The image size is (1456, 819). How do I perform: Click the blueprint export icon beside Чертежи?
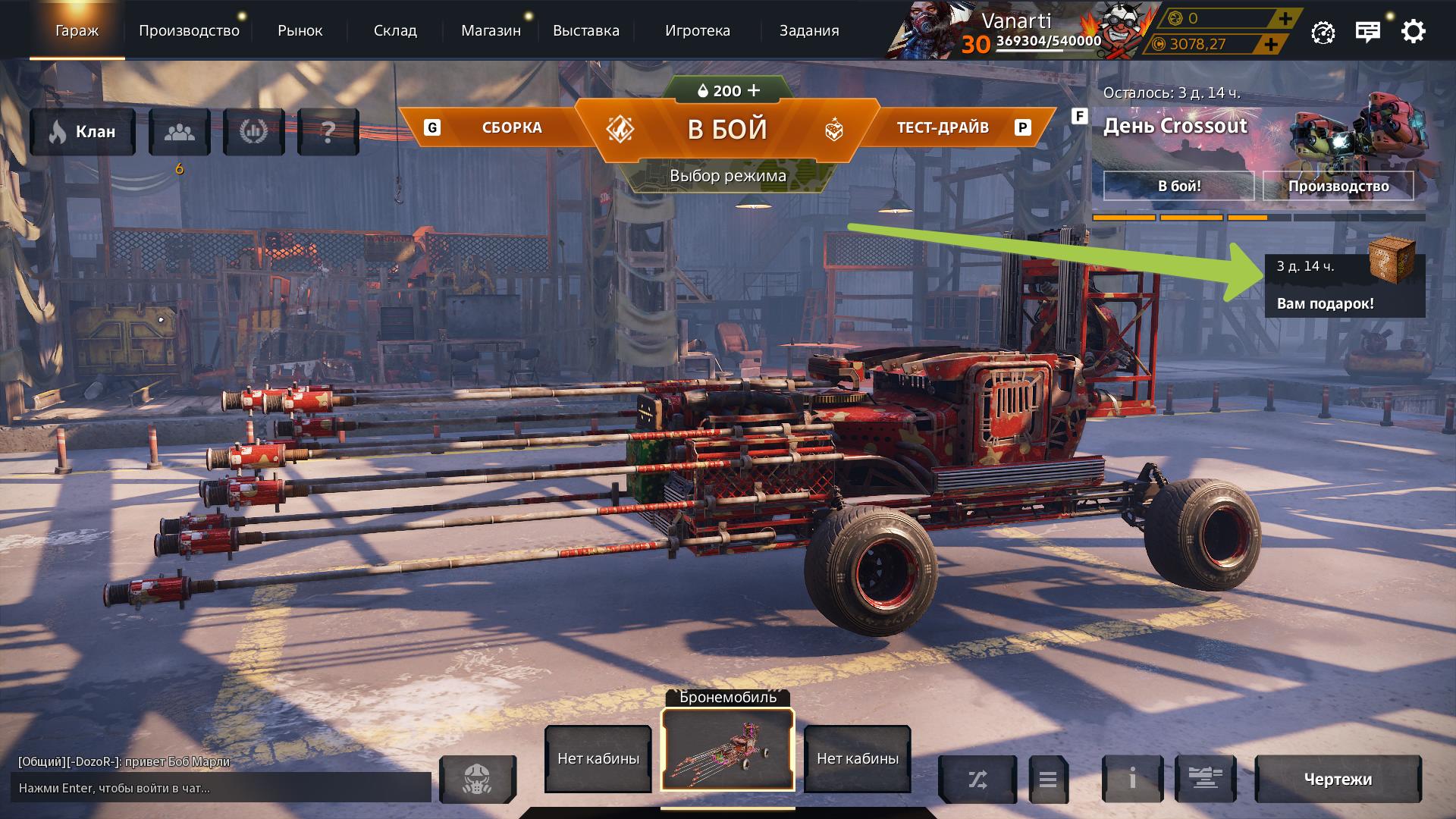point(1206,779)
